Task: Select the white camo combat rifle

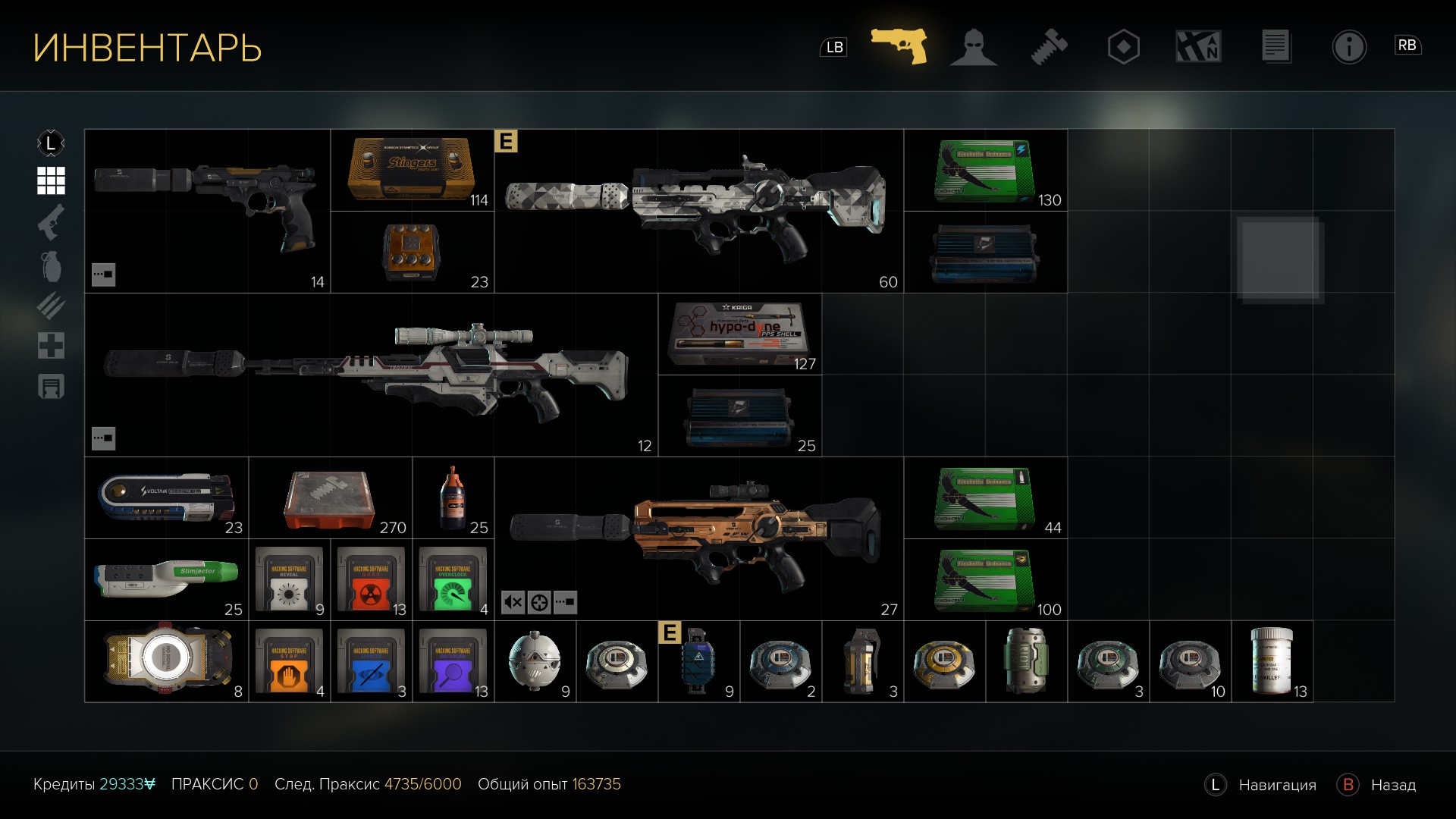Action: [698, 211]
